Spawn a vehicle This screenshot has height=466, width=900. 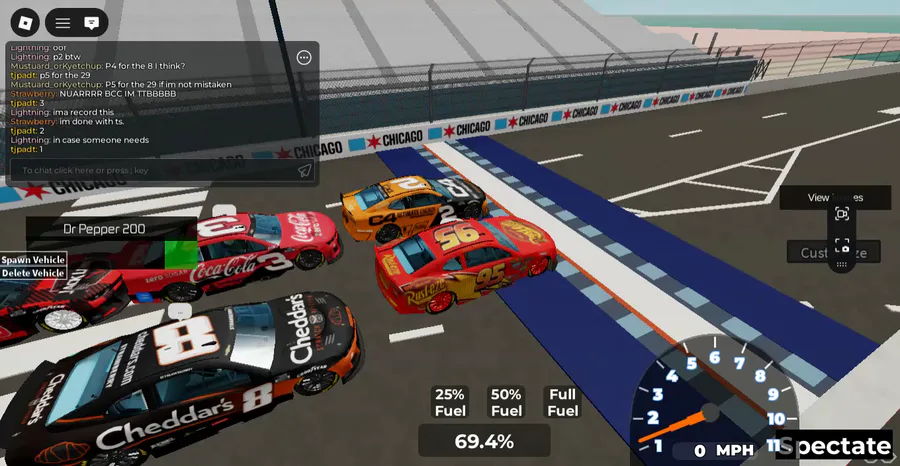(x=33, y=260)
